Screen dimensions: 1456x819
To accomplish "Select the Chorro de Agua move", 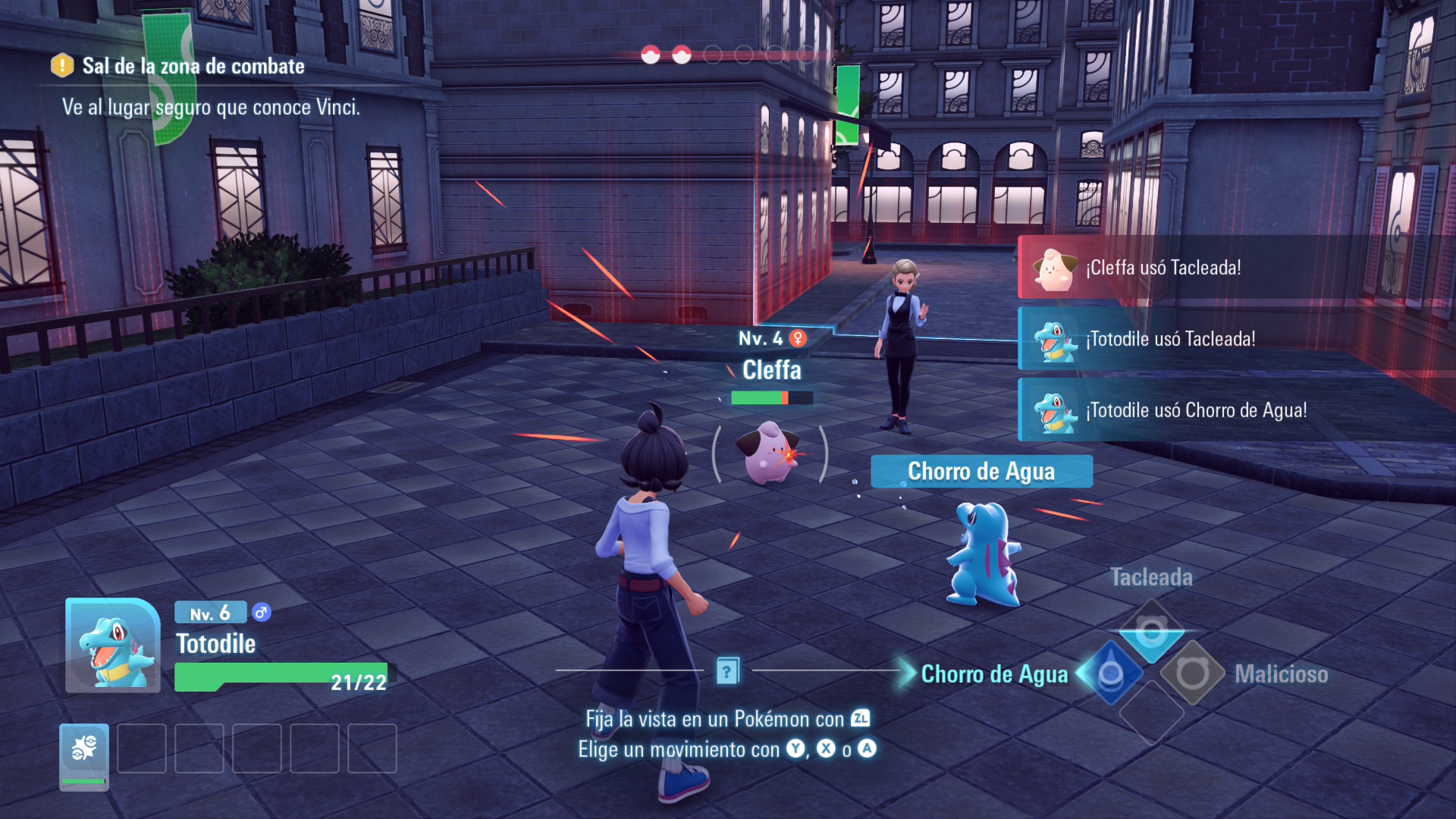I will tap(1110, 673).
